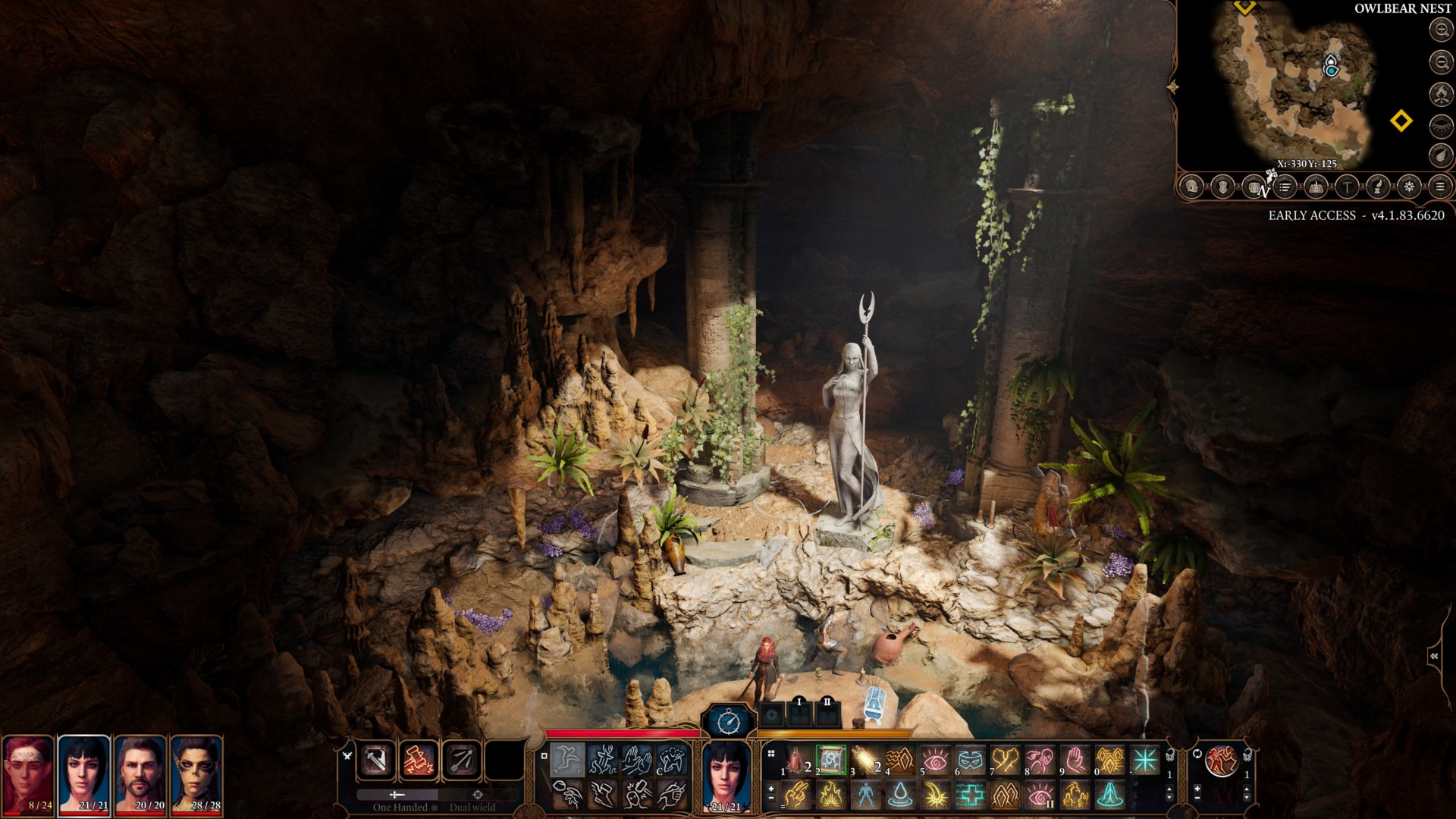Activate the blue mask ability in slot 6

[971, 760]
